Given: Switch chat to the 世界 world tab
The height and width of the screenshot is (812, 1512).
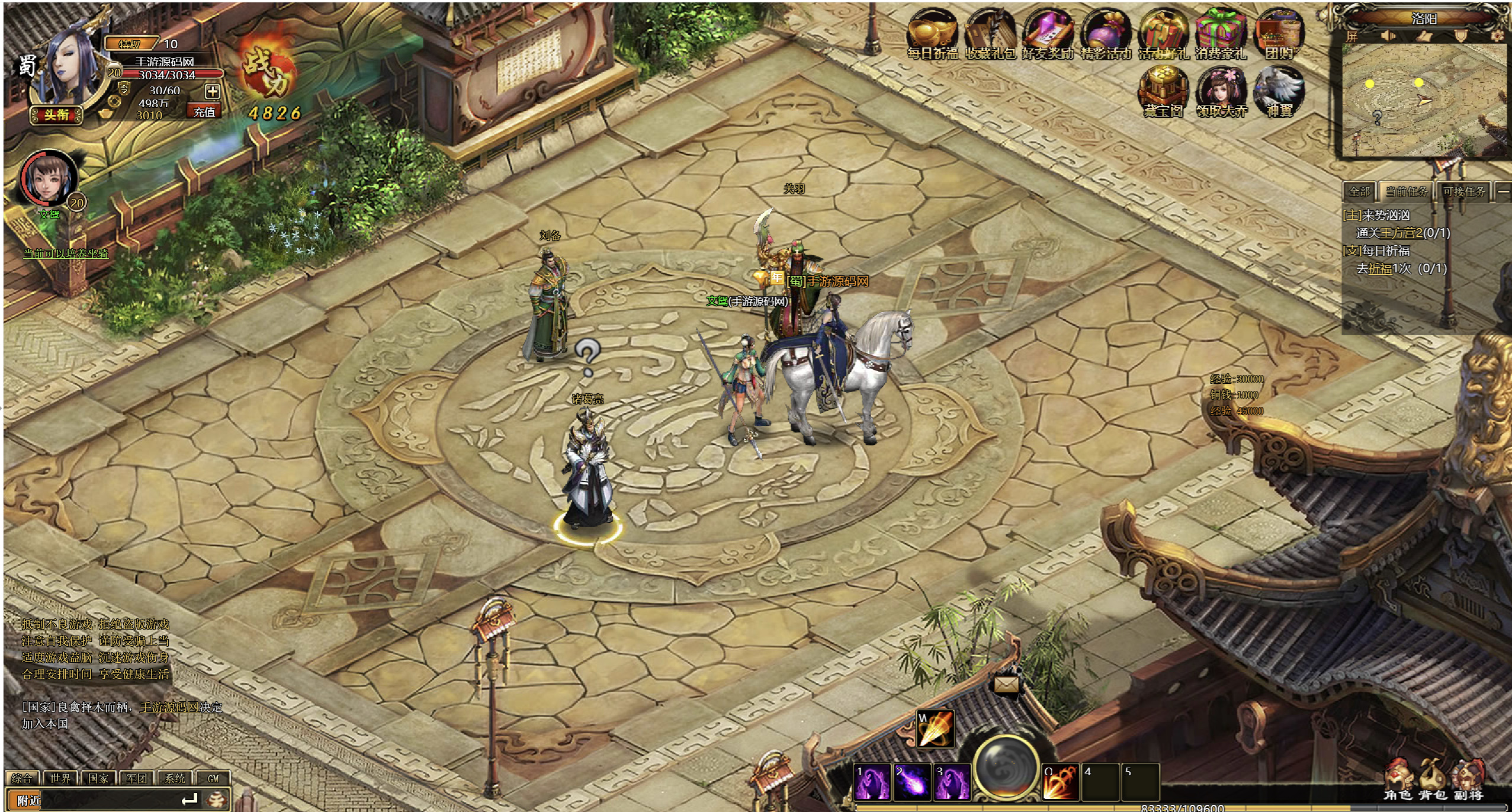Looking at the screenshot, I should tap(60, 778).
